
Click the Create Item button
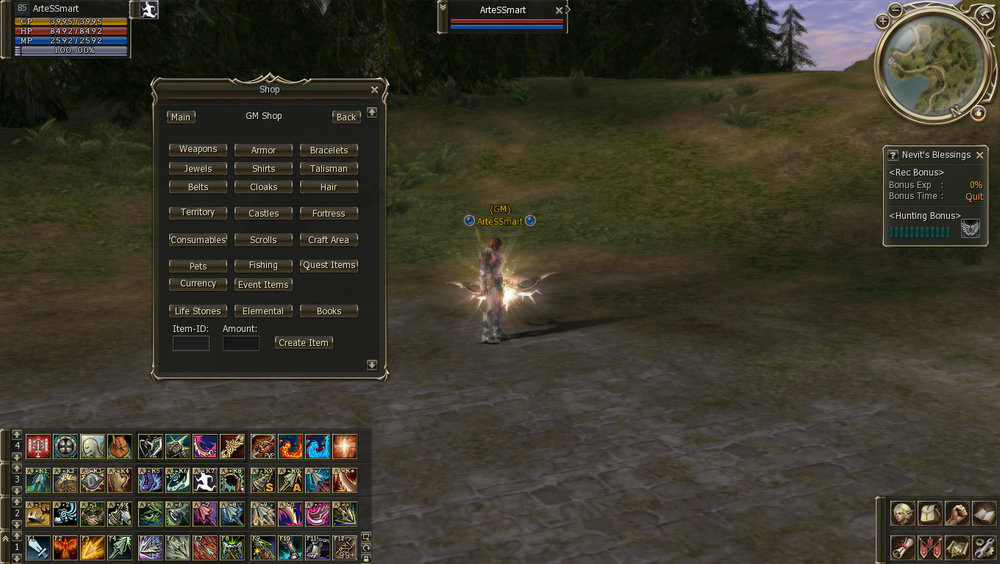click(x=303, y=342)
